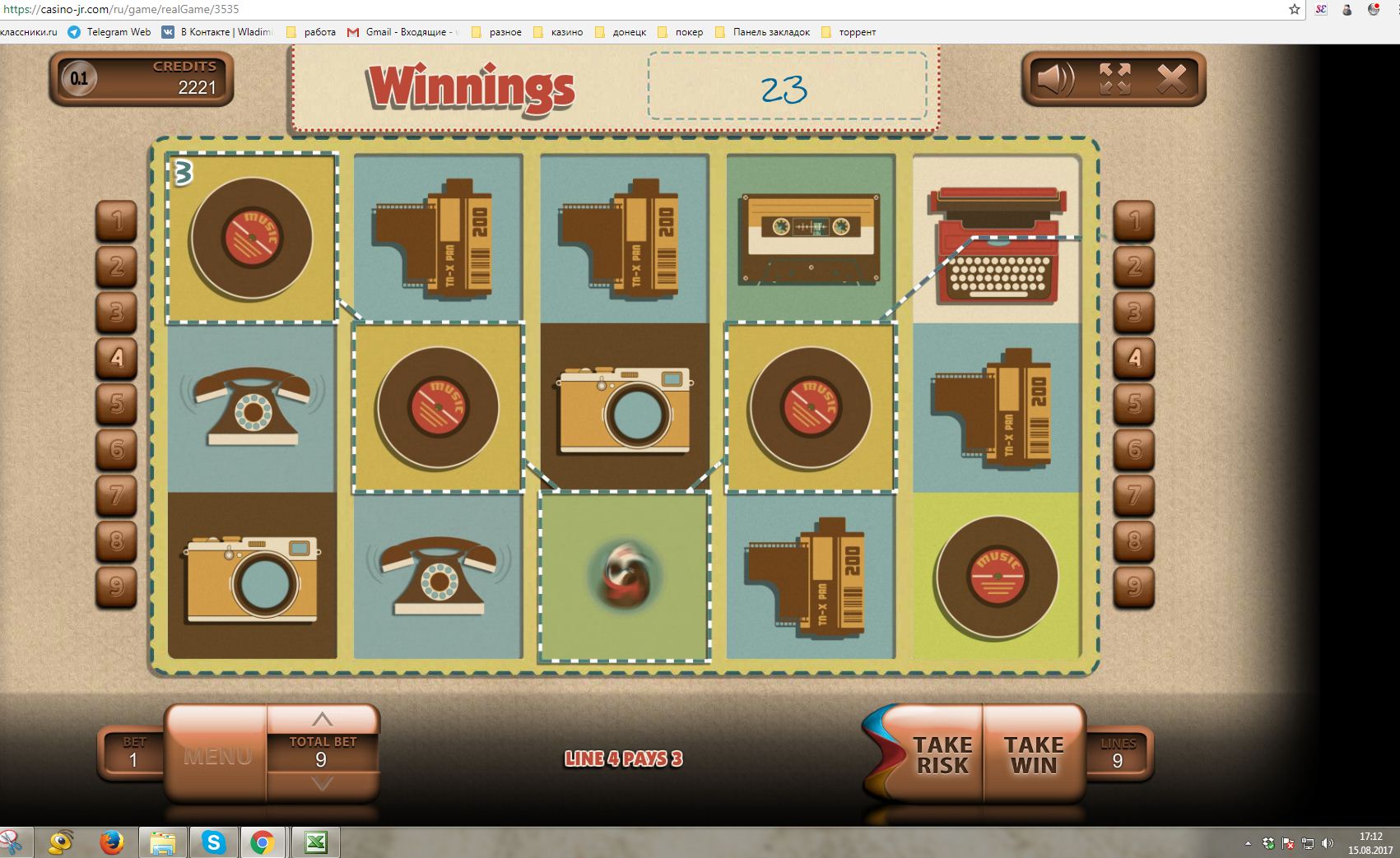1400x858 pixels.
Task: Switch game to fullscreen mode
Action: coord(1114,79)
